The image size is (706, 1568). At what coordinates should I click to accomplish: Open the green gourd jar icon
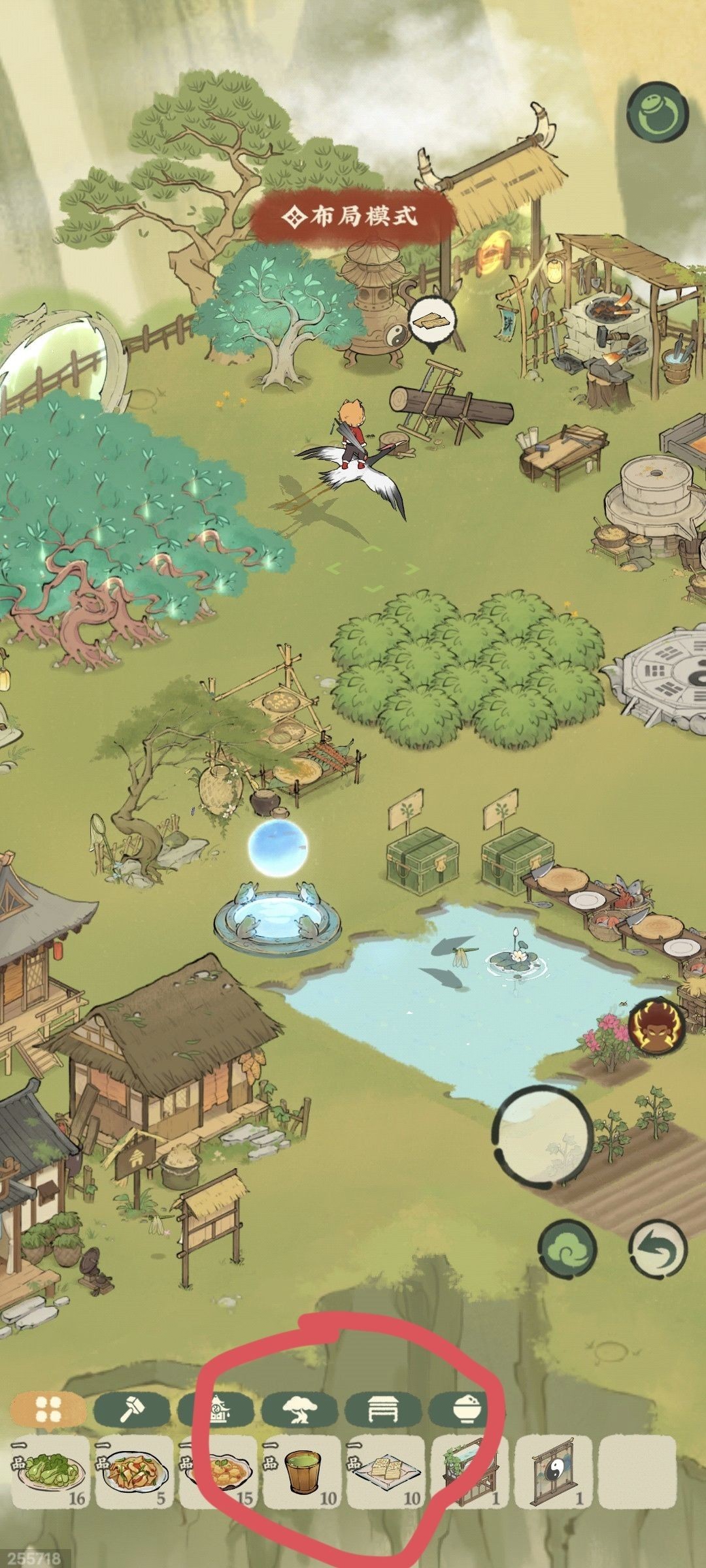[x=658, y=111]
